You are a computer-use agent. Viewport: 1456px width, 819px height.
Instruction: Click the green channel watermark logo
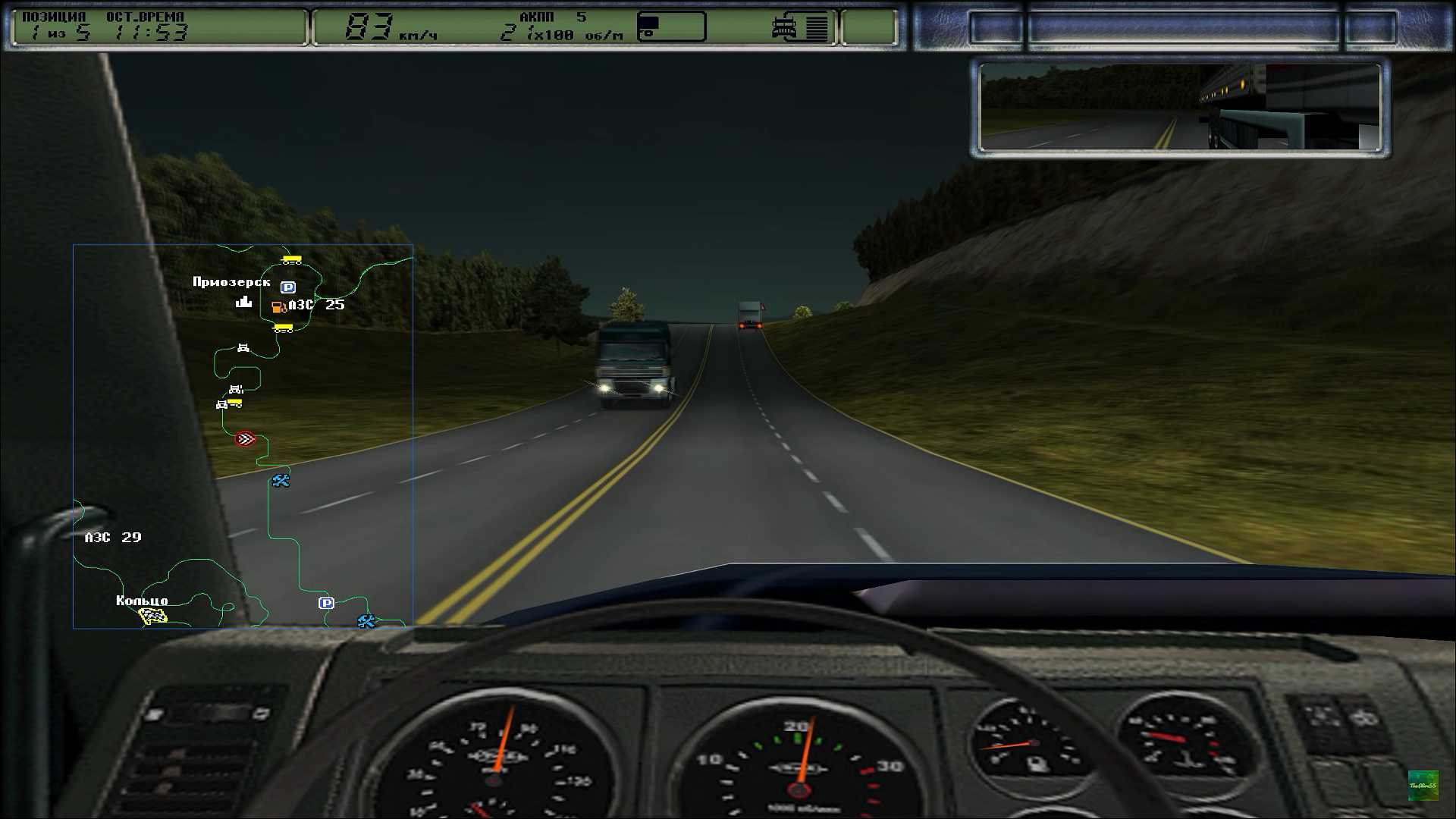click(x=1423, y=785)
